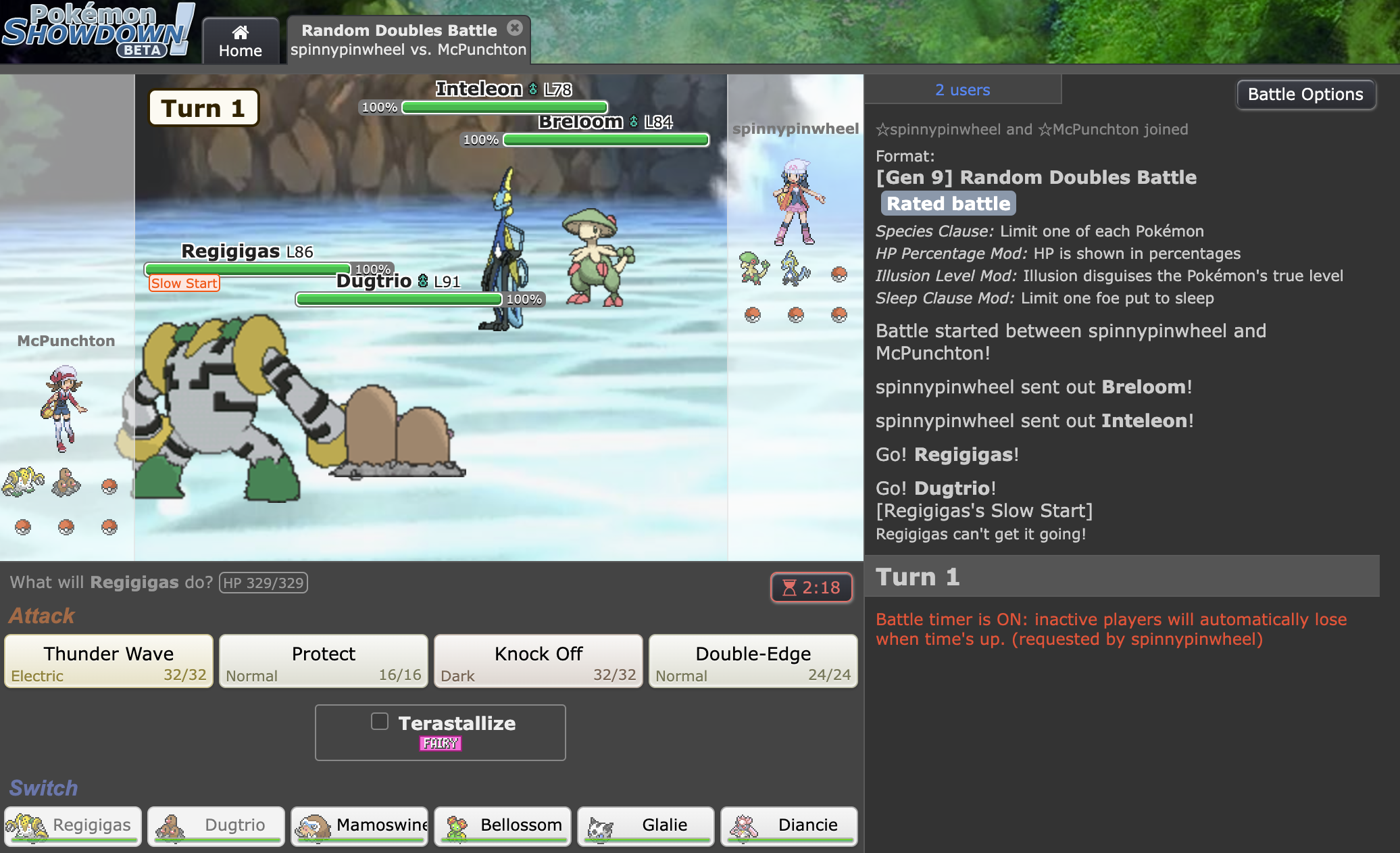Screen dimensions: 1400x853
Task: Click the mini Dugtrio icon on McPunchton's side
Action: pos(68,483)
